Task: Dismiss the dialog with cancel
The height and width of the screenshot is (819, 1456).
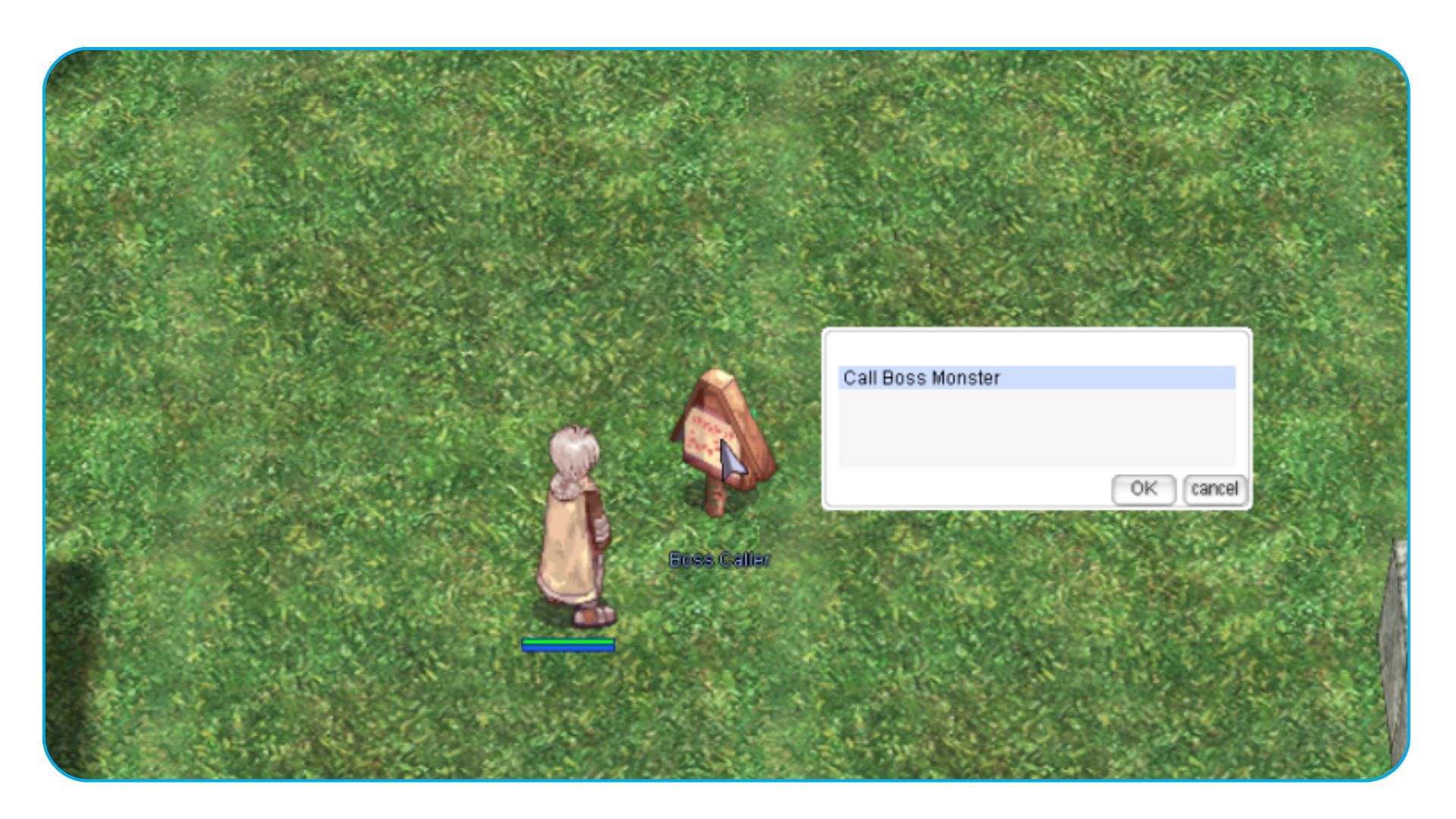Action: coord(1213,489)
